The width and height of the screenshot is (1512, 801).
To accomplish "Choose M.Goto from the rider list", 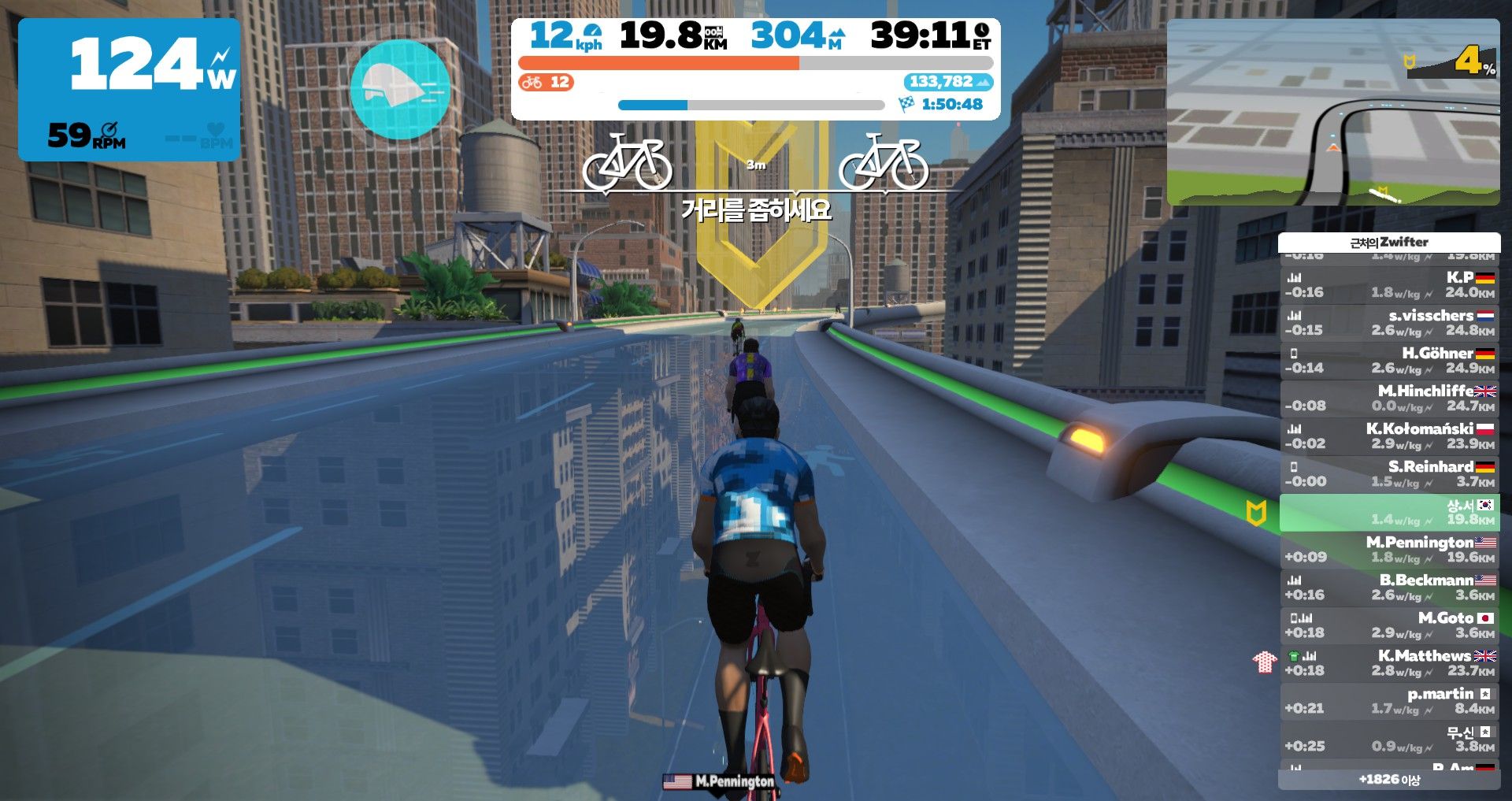I will pyautogui.click(x=1389, y=625).
